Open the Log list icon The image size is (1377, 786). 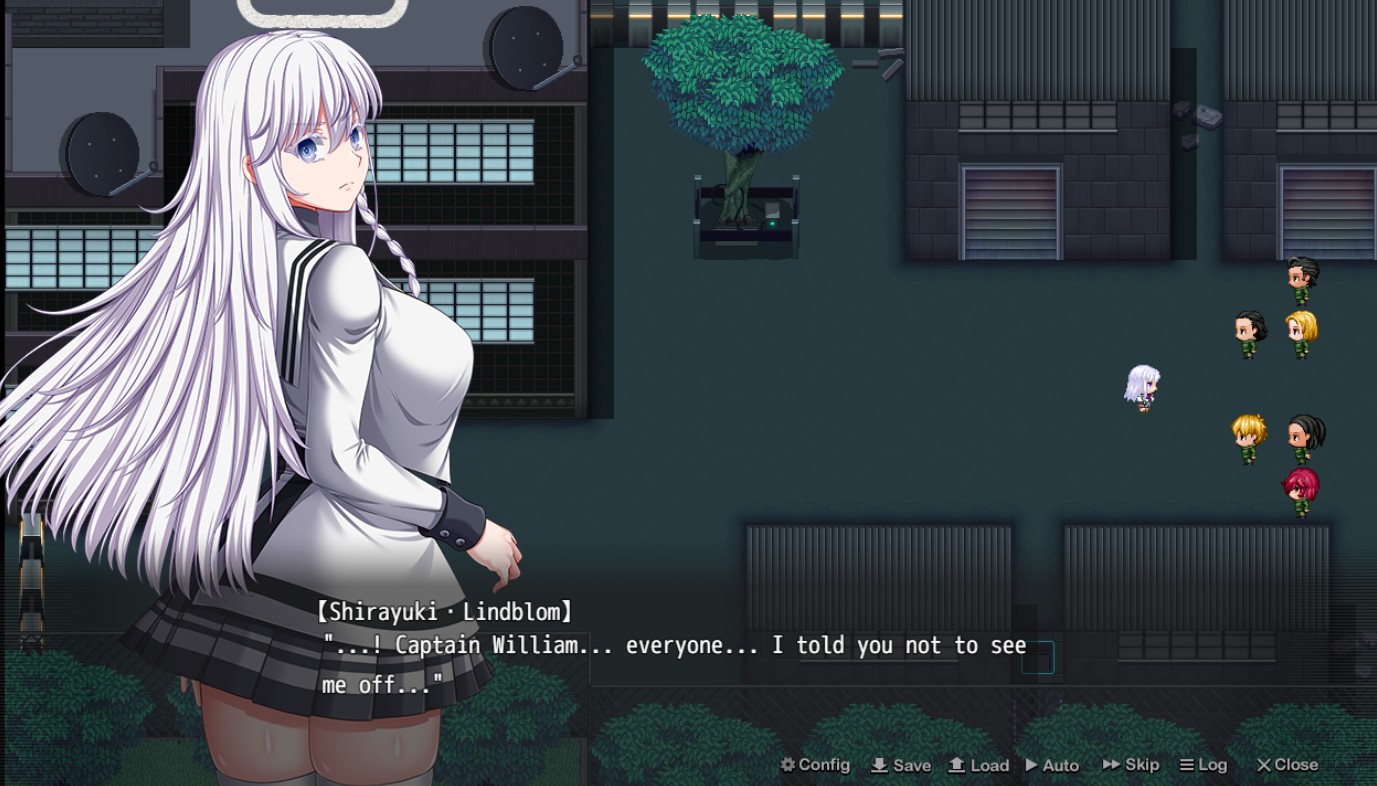pyautogui.click(x=1187, y=765)
